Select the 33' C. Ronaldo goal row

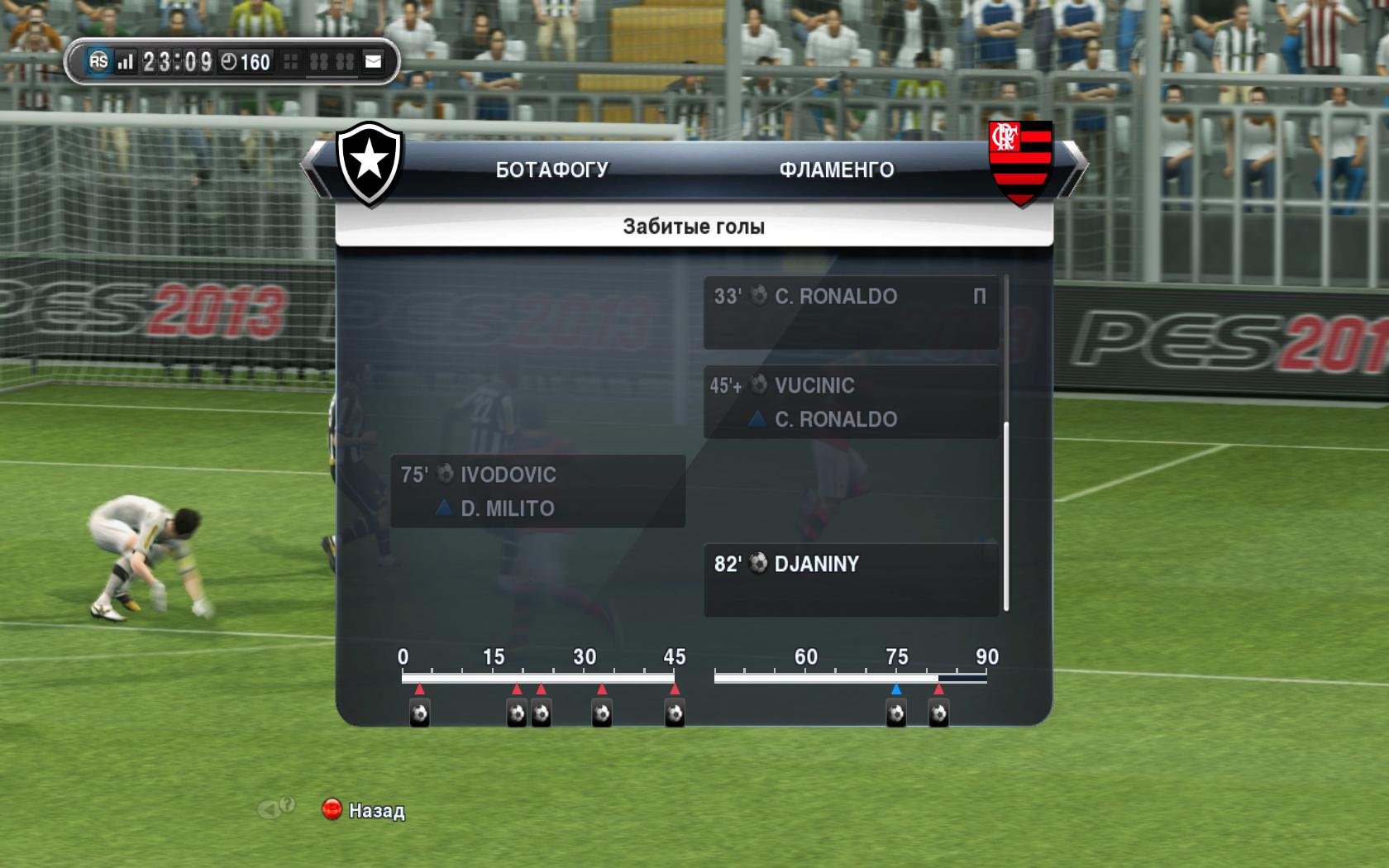click(851, 312)
